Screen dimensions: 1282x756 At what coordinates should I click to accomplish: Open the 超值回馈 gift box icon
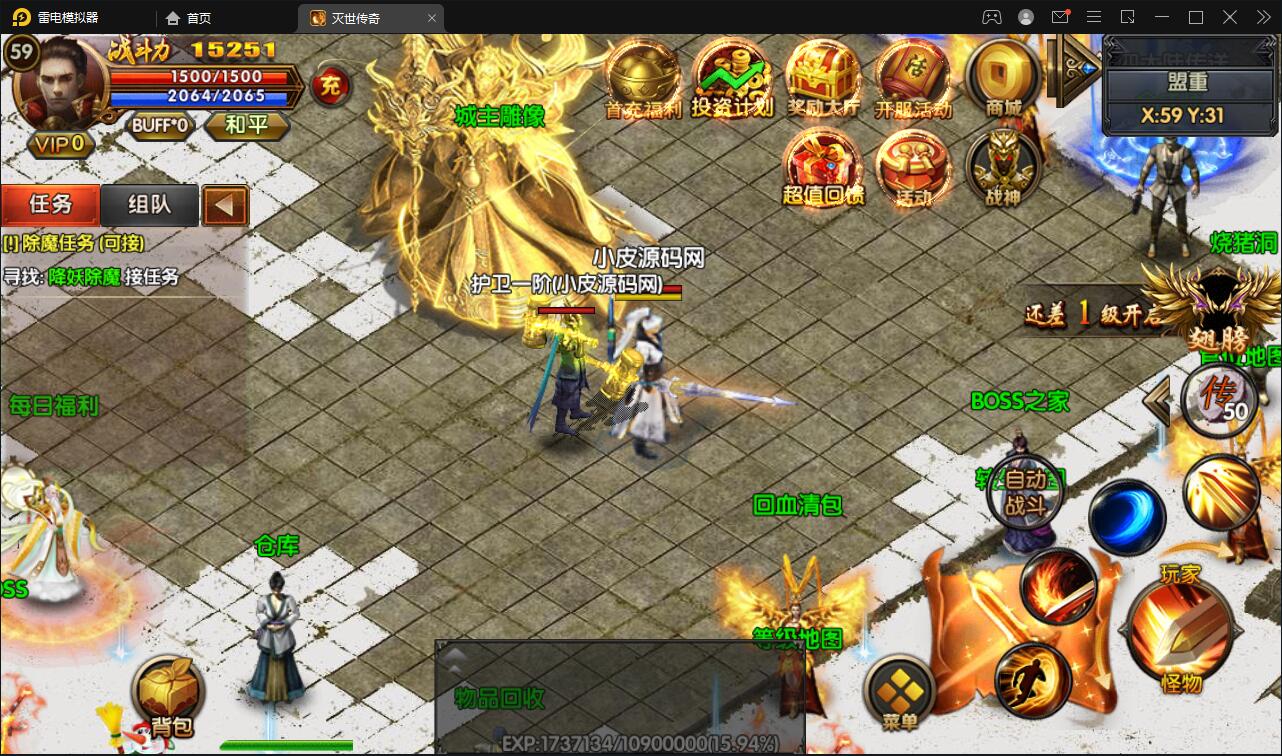pos(822,166)
